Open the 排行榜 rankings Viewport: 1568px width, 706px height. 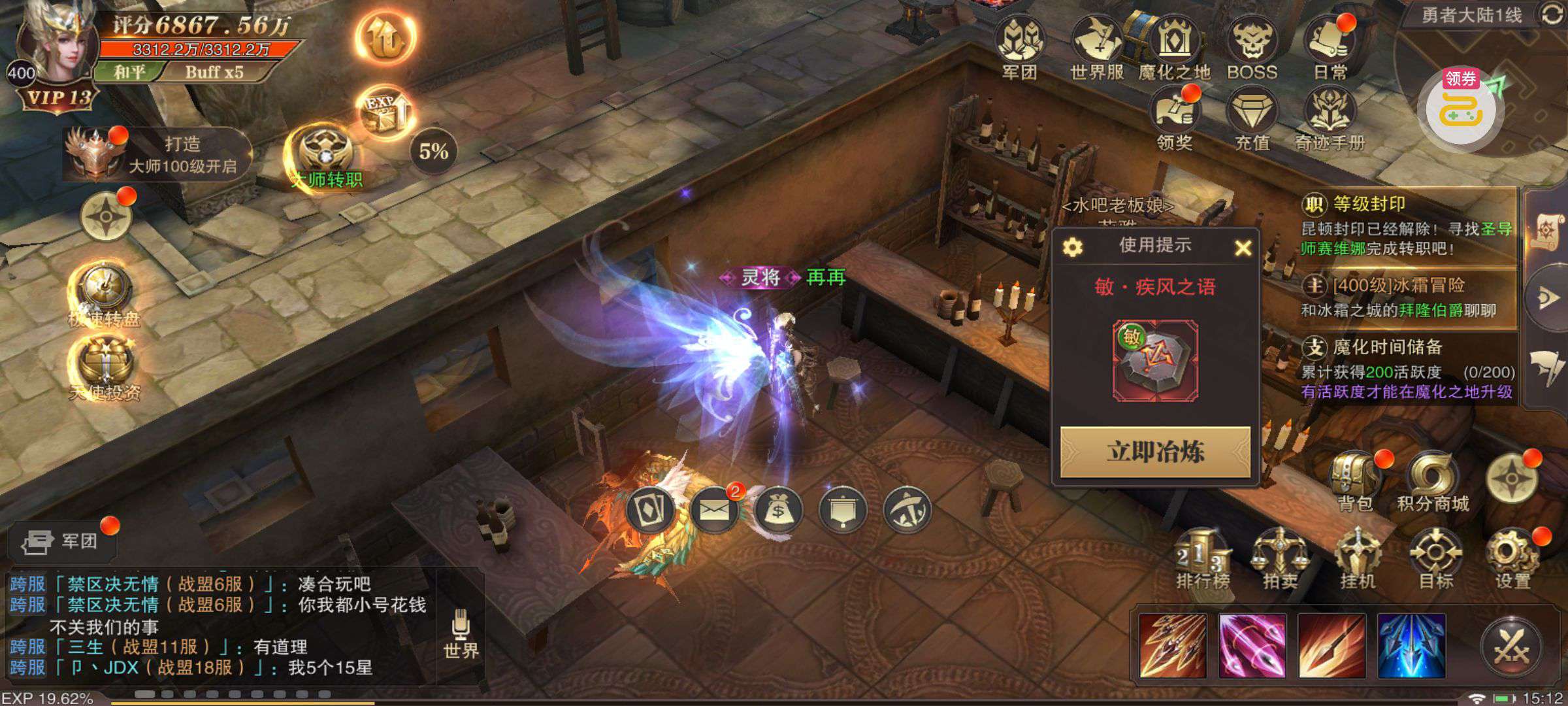click(x=1202, y=559)
